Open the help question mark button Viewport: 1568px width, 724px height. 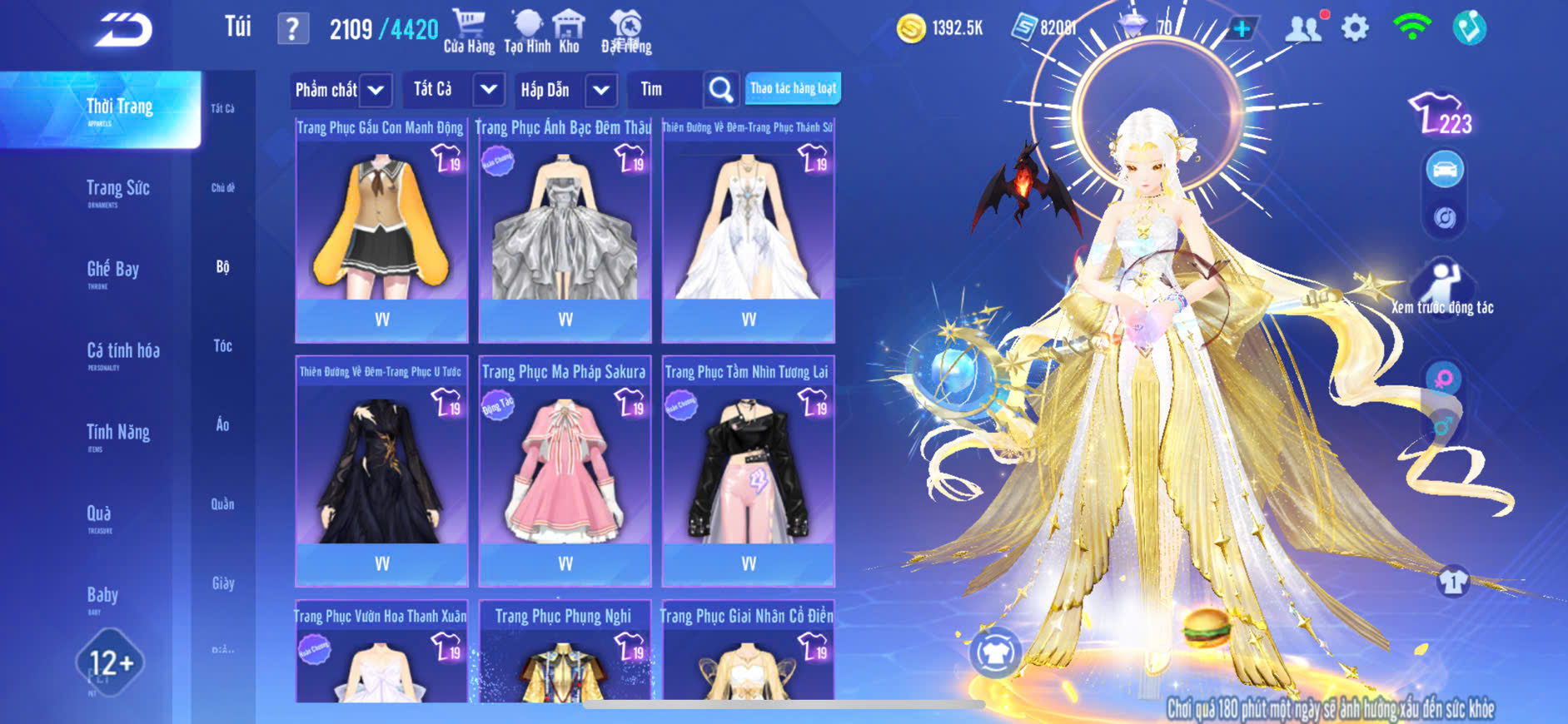(292, 29)
